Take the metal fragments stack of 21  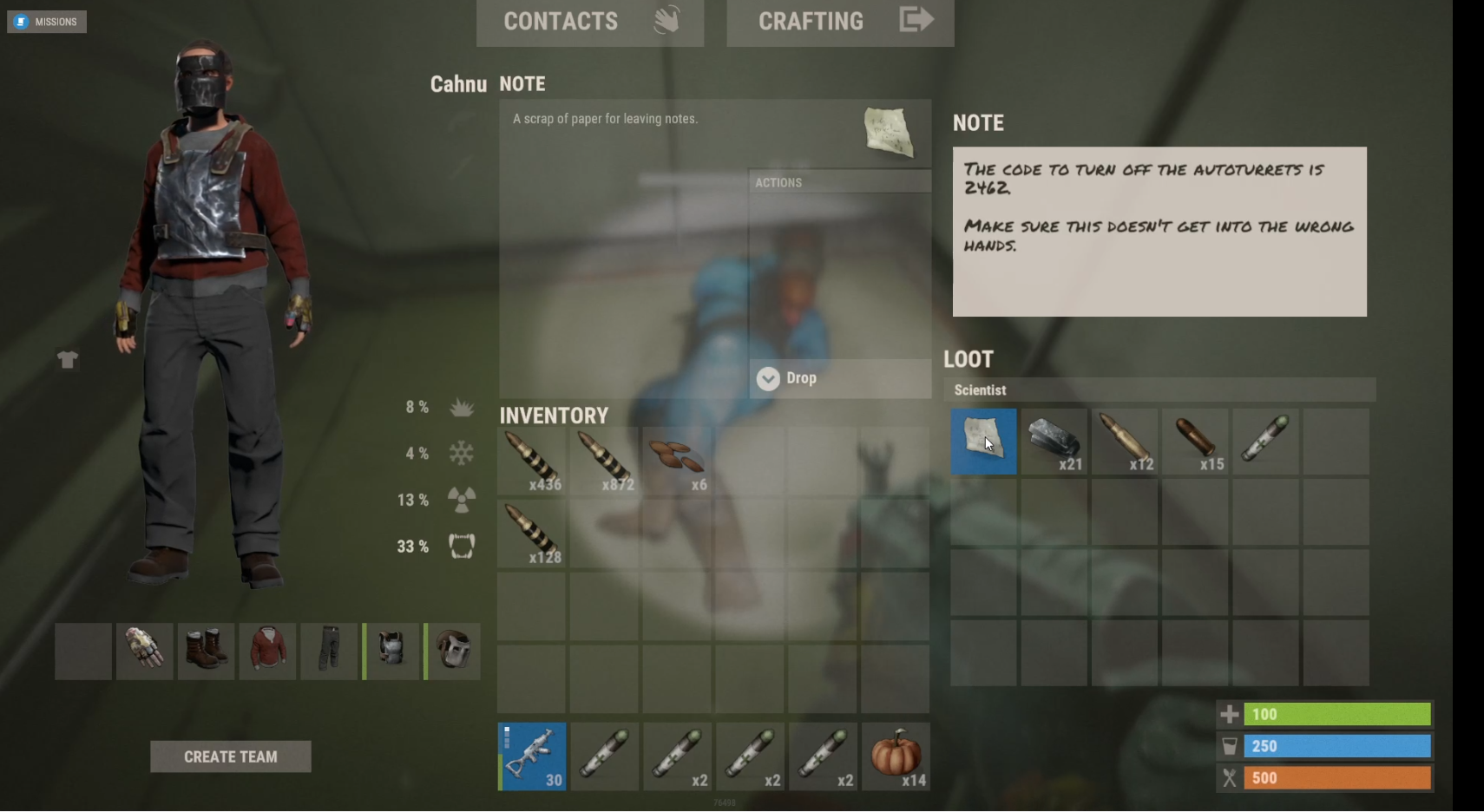click(x=1054, y=442)
